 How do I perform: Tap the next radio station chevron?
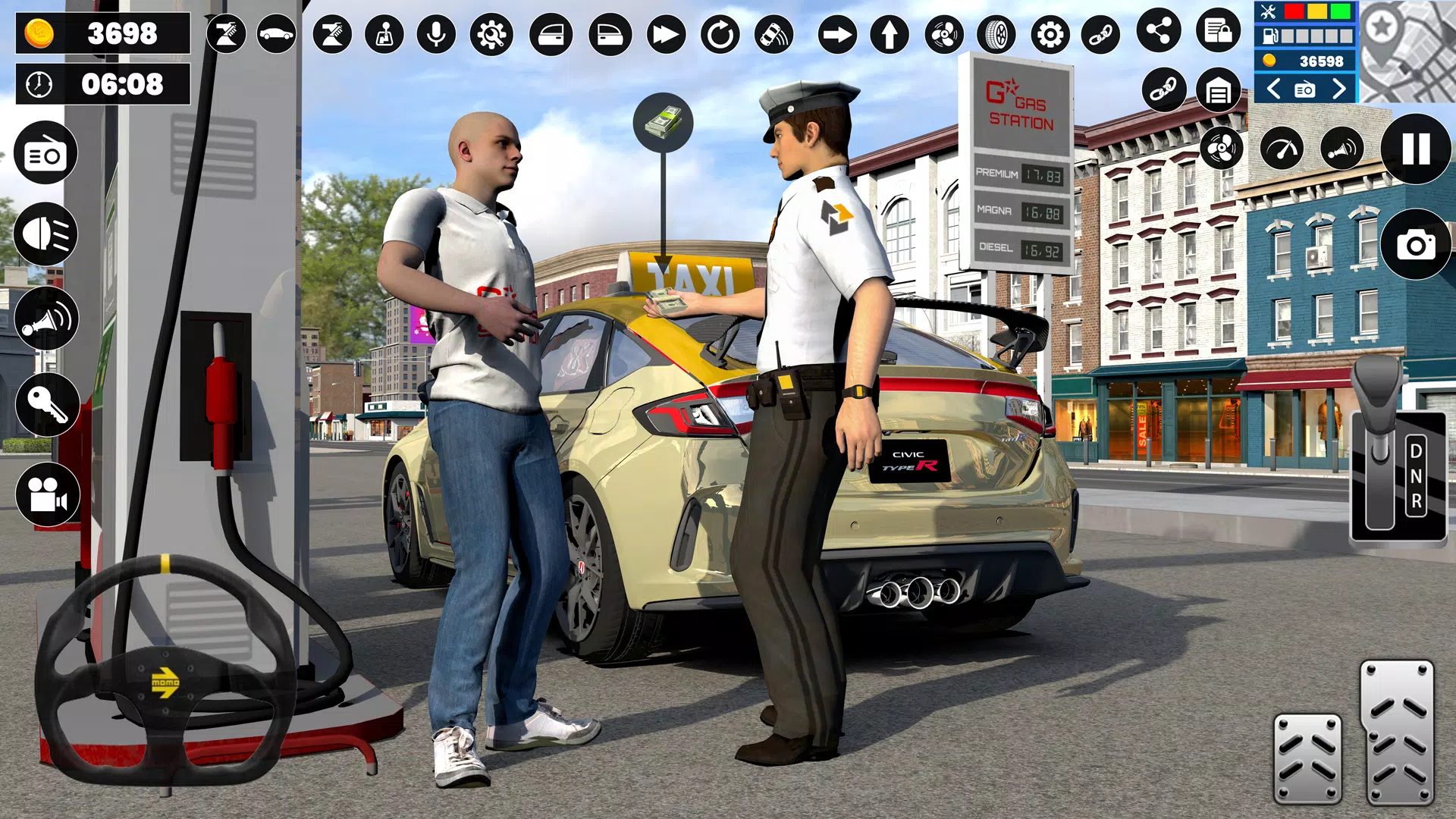1338,89
